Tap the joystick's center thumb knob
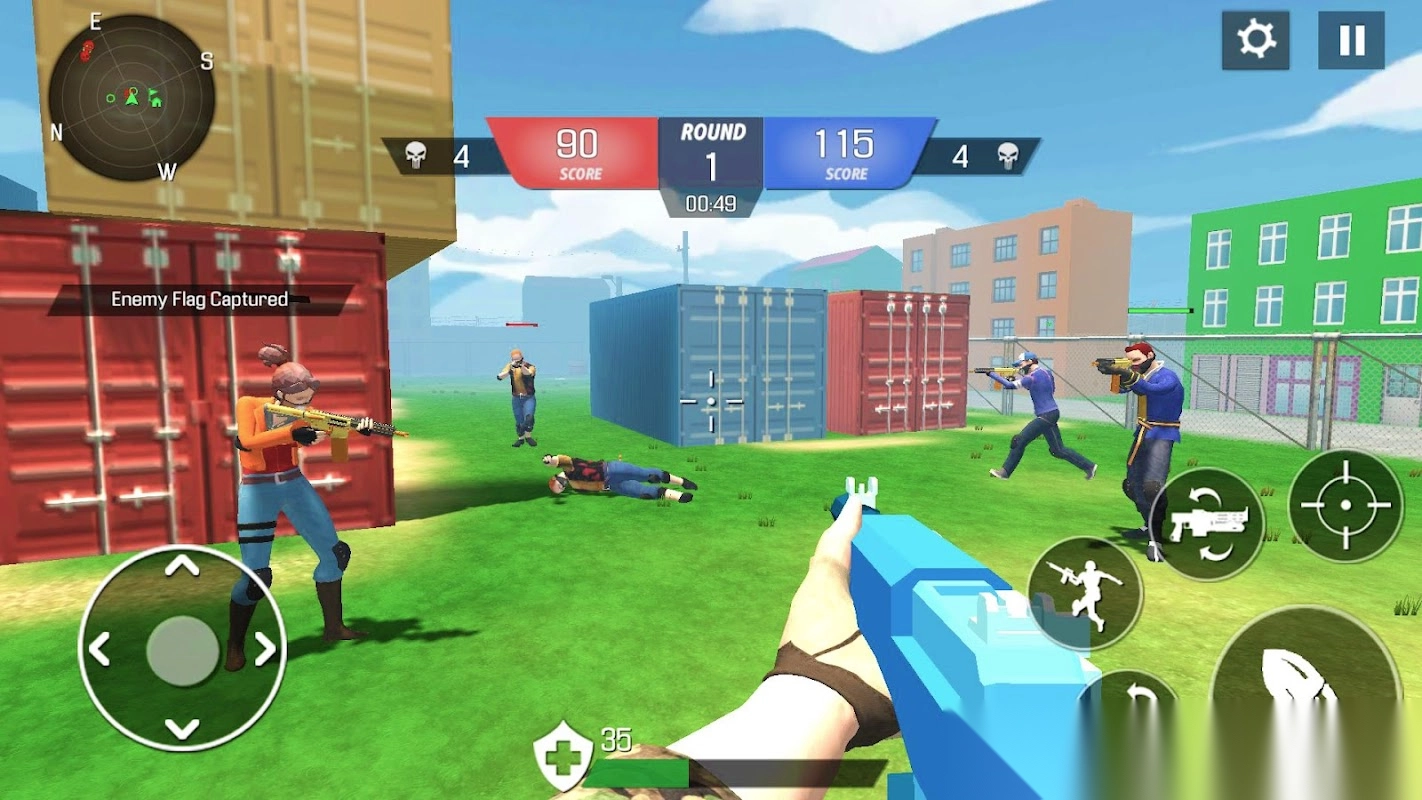This screenshot has height=800, width=1422. (x=182, y=650)
